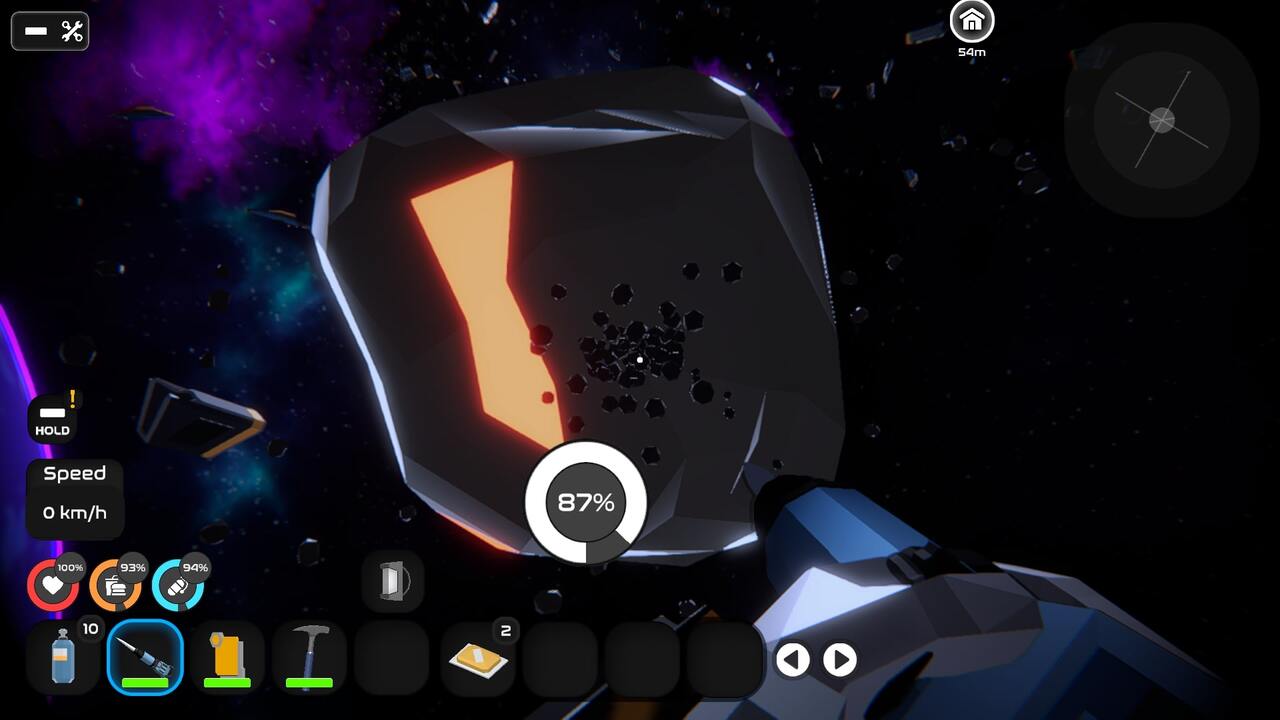Check the oxygen meter at 94%
Screen dimensions: 1280x720
click(177, 584)
